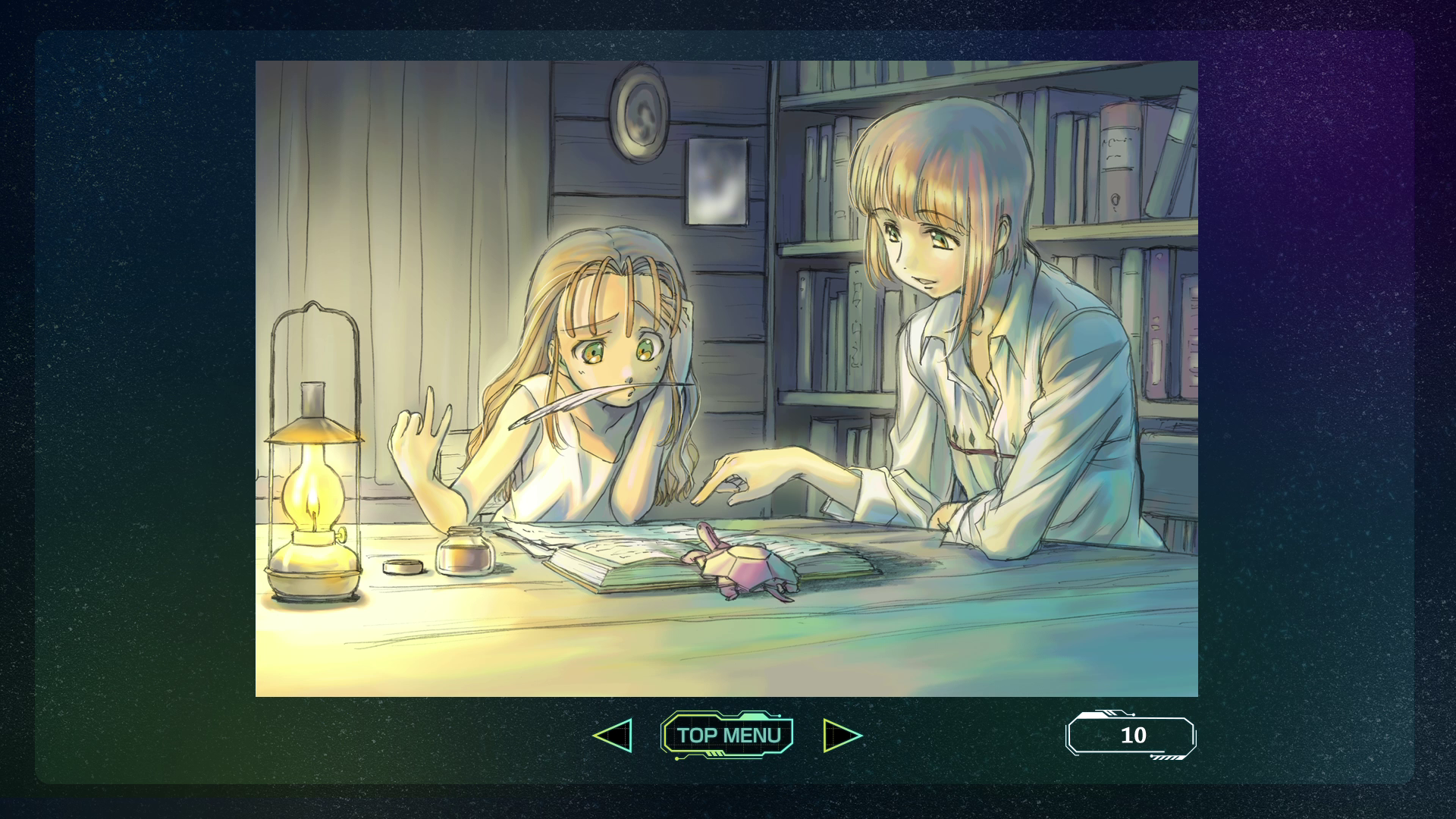The height and width of the screenshot is (819, 1456).
Task: Go to the previous gallery image
Action: pos(613,736)
